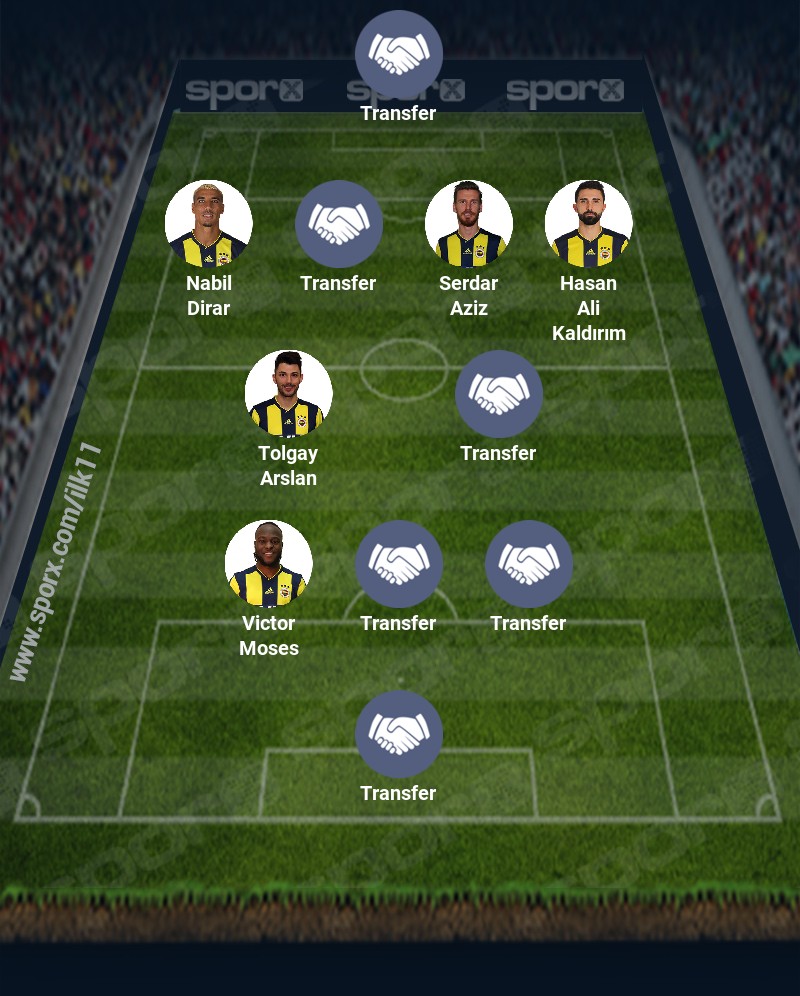This screenshot has width=800, height=996.
Task: Choose the Transfer slot immediately beside Victor Moses
Action: click(x=398, y=564)
